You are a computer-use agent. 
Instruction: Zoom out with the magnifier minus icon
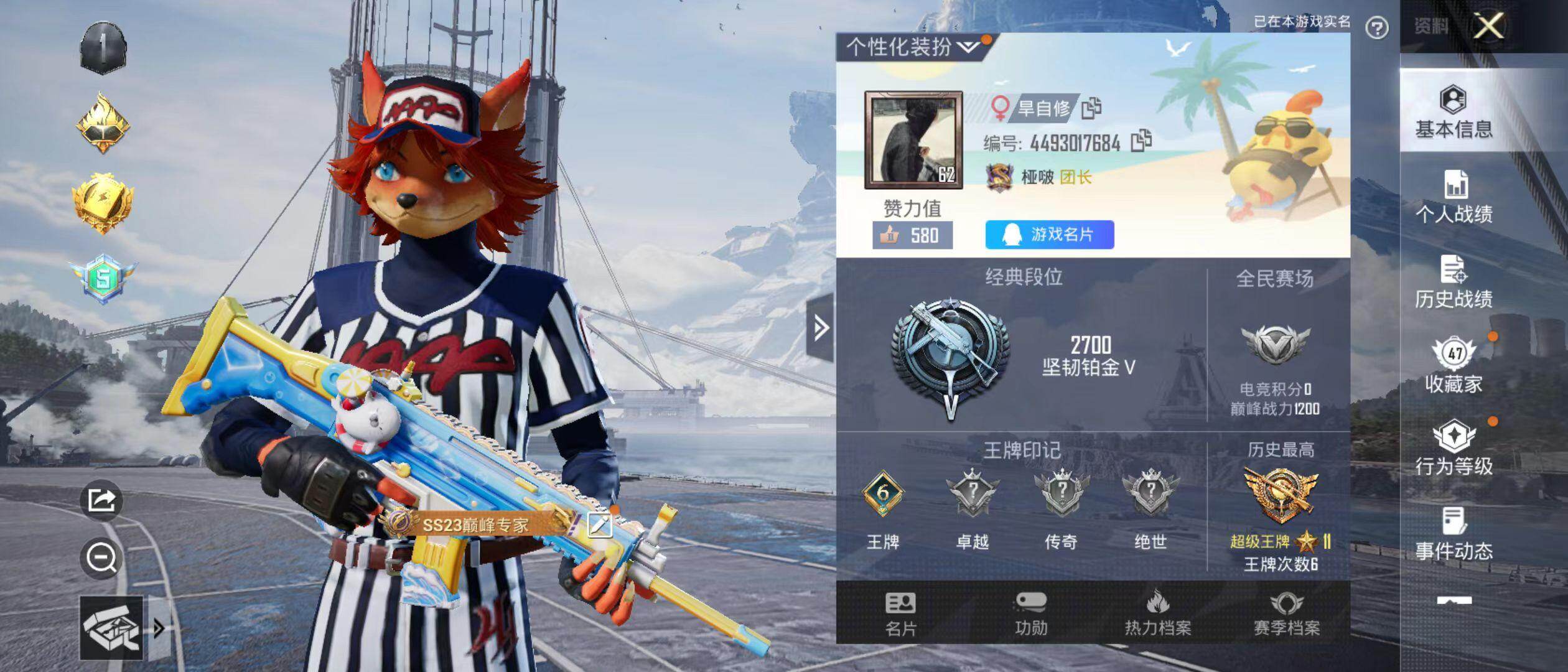(x=101, y=558)
